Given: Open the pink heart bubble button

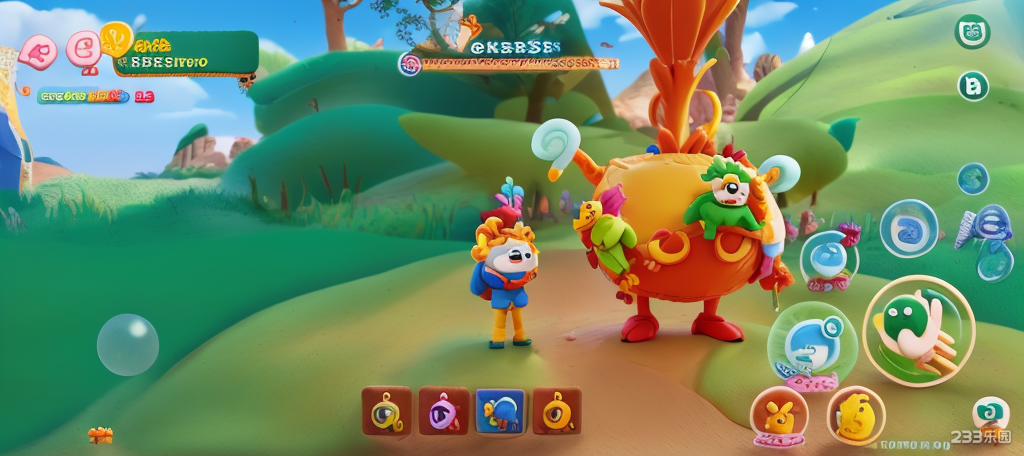Looking at the screenshot, I should coord(37,51).
